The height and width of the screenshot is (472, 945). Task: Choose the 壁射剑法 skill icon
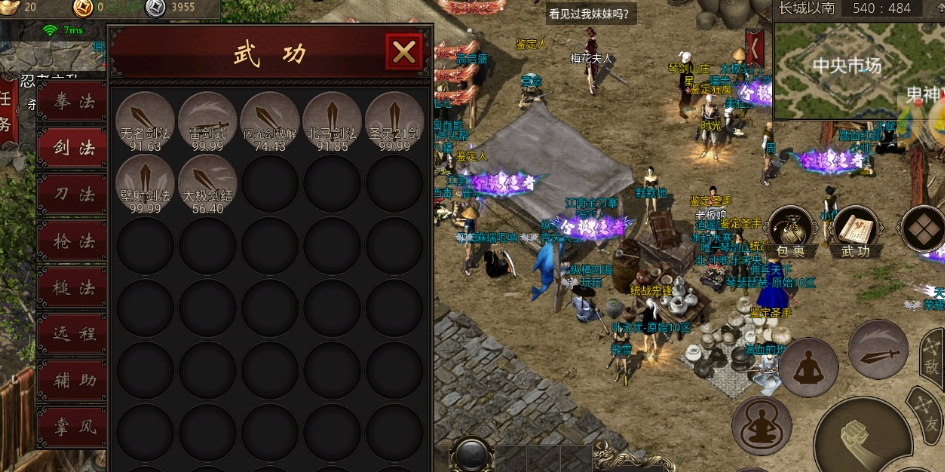tap(145, 183)
